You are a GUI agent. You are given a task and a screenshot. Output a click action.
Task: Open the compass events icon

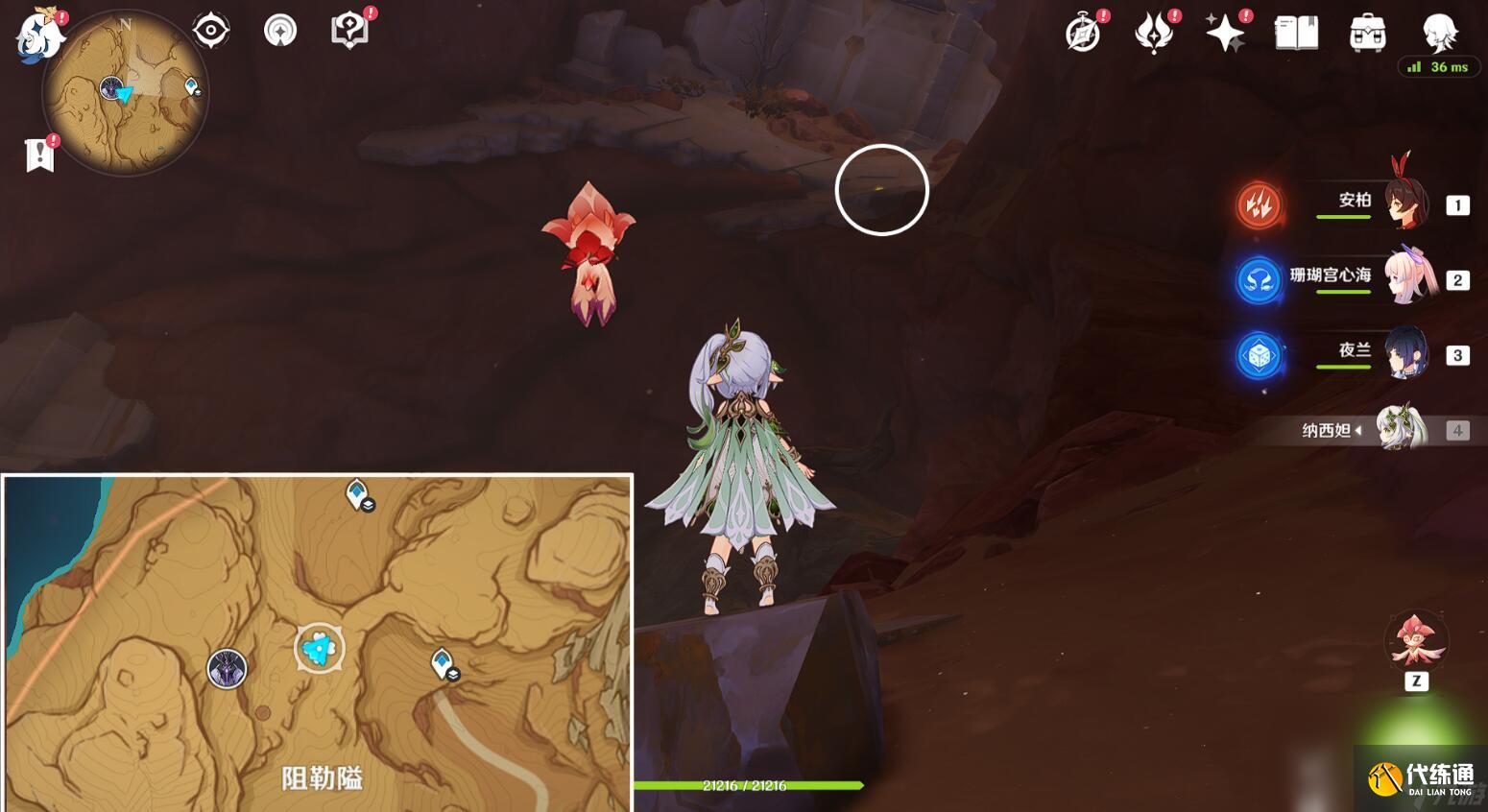[1083, 34]
